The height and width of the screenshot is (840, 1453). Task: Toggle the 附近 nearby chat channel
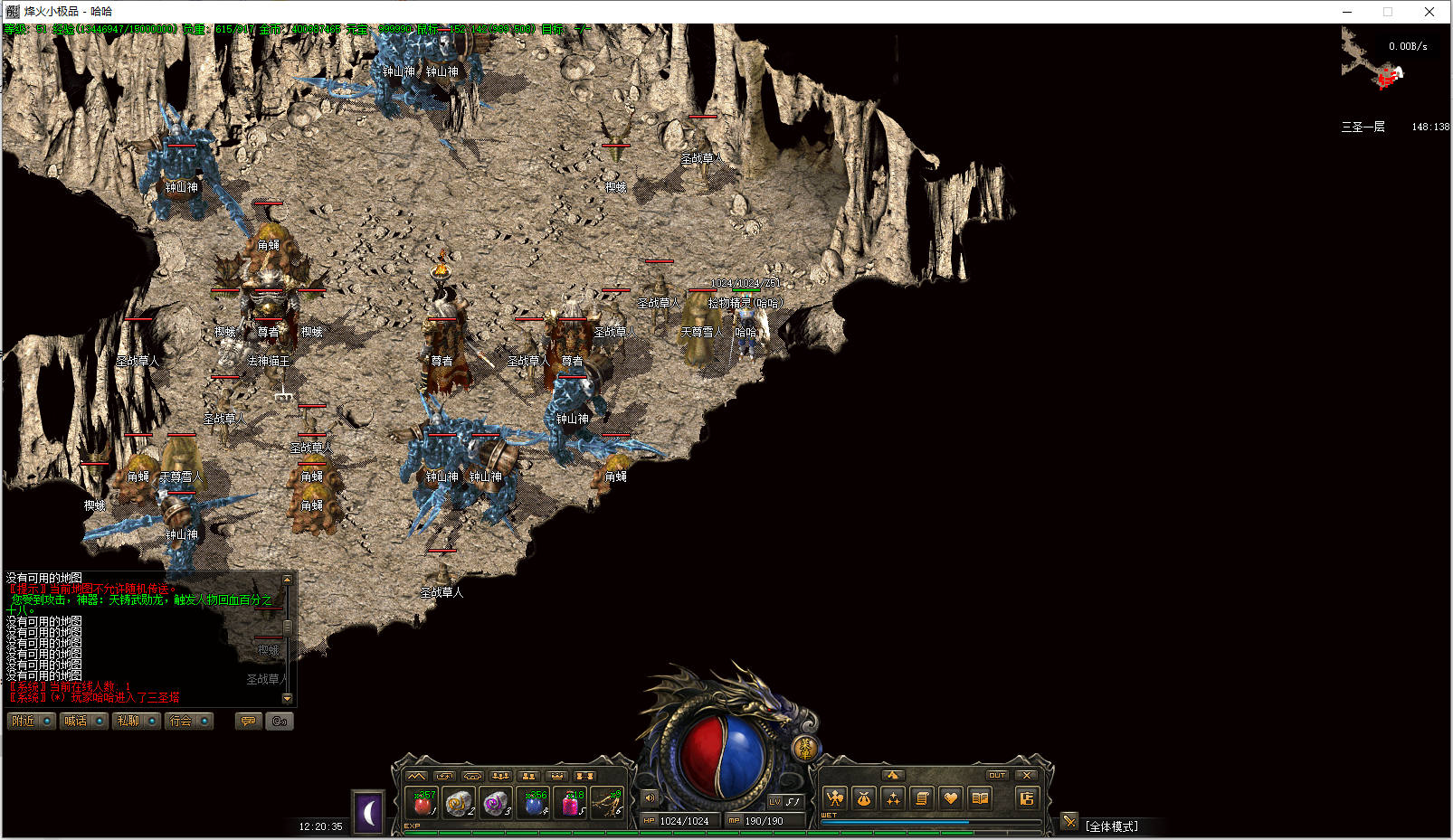click(x=31, y=721)
